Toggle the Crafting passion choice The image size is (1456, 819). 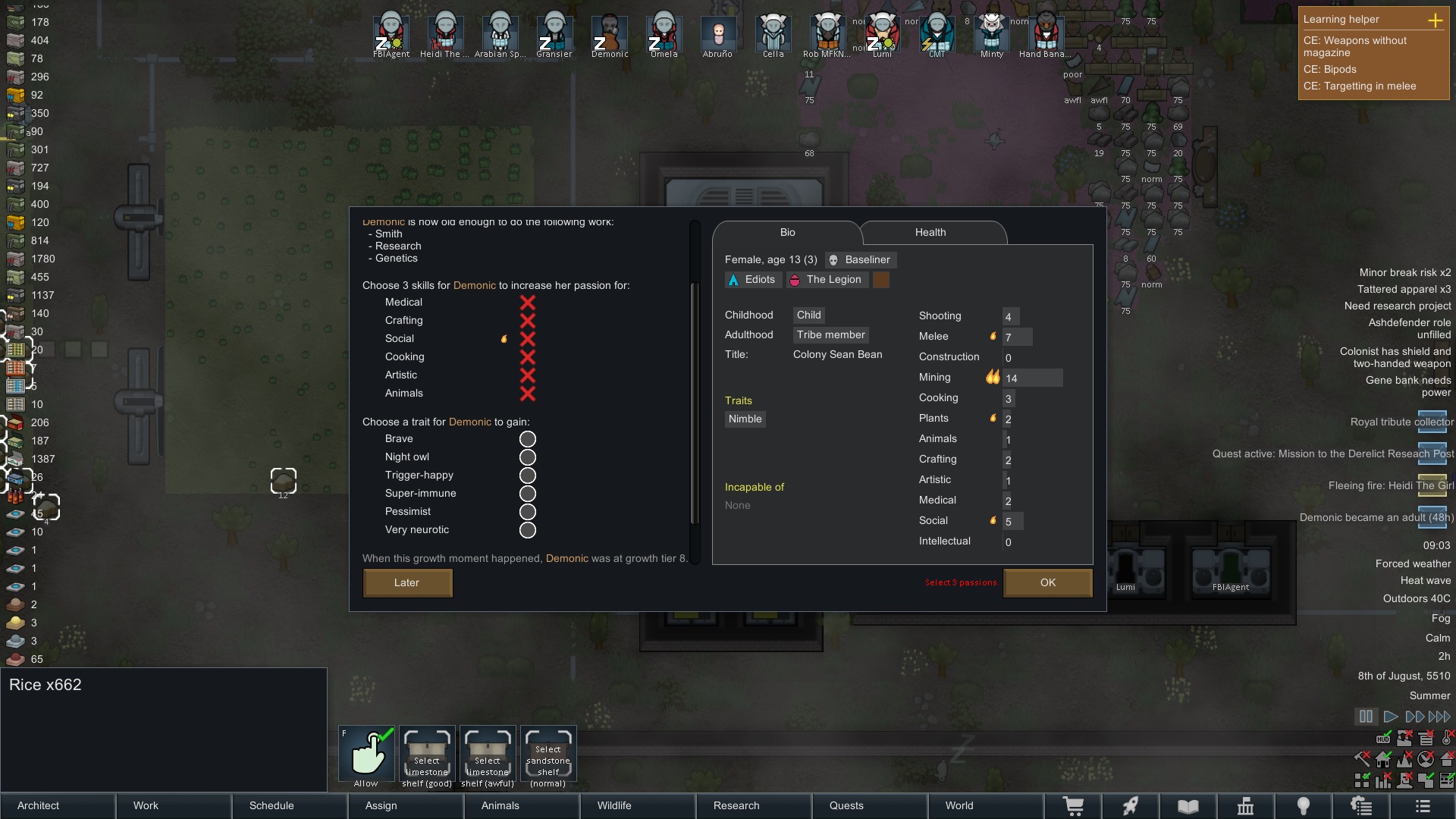tap(527, 321)
